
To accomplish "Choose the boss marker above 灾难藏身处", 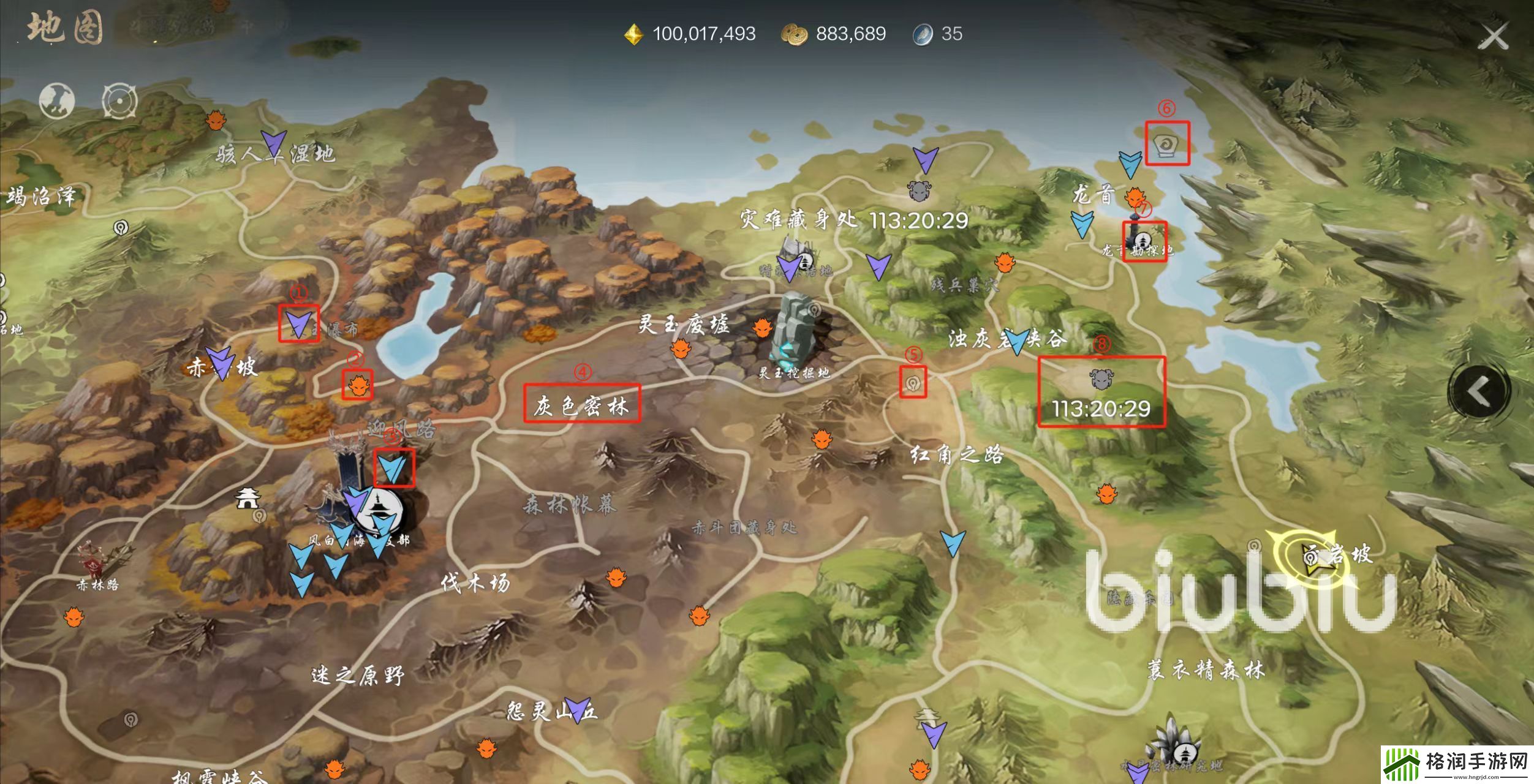I will click(x=918, y=191).
